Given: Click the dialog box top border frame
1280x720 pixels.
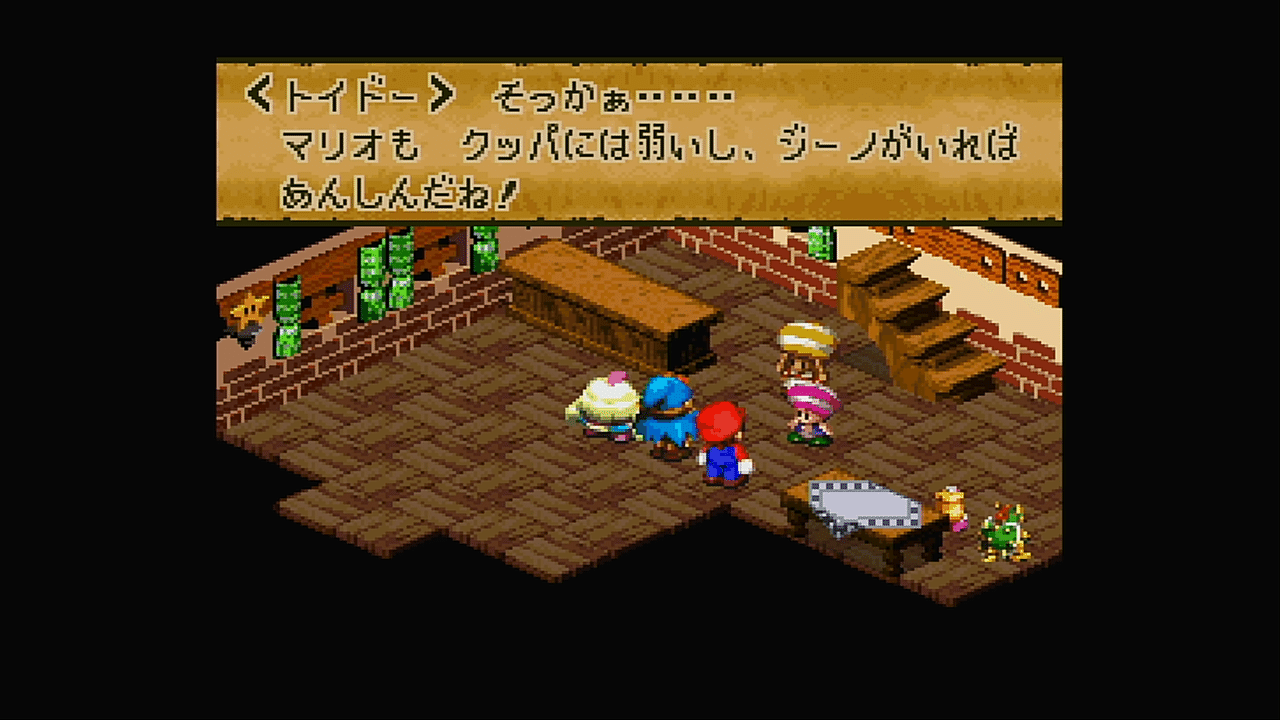Looking at the screenshot, I should click(640, 62).
